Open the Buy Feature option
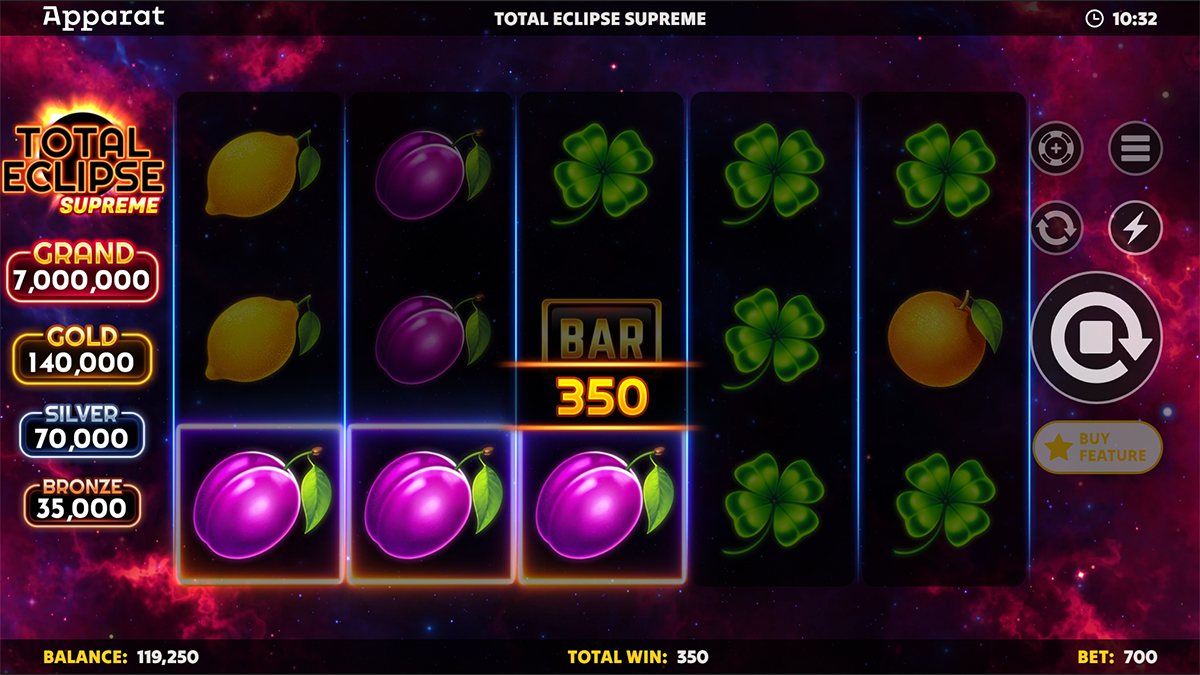Viewport: 1200px width, 675px height. 1097,447
